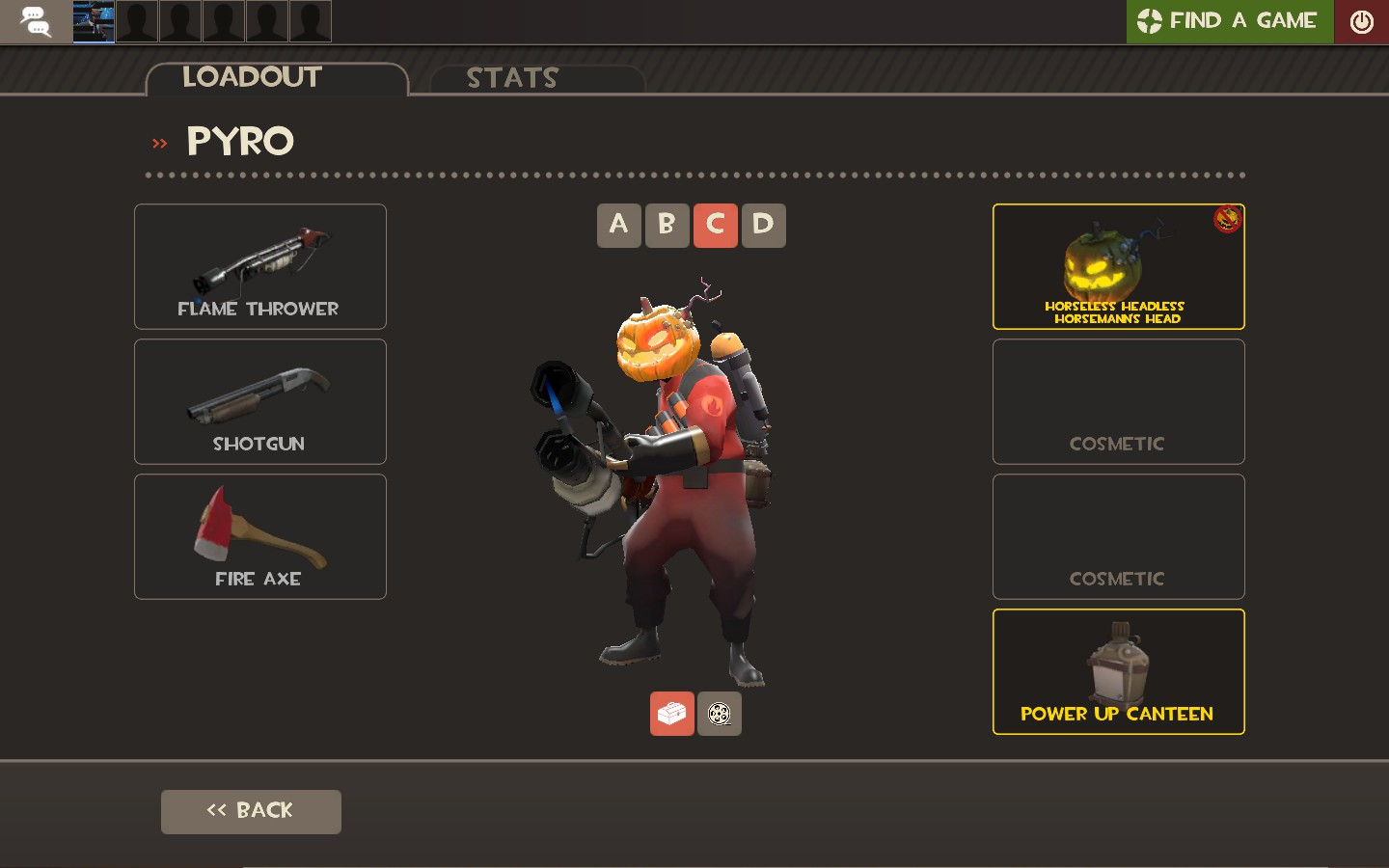The height and width of the screenshot is (868, 1389).
Task: Click the TF2 logo inside Find a Game
Action: (x=1148, y=19)
